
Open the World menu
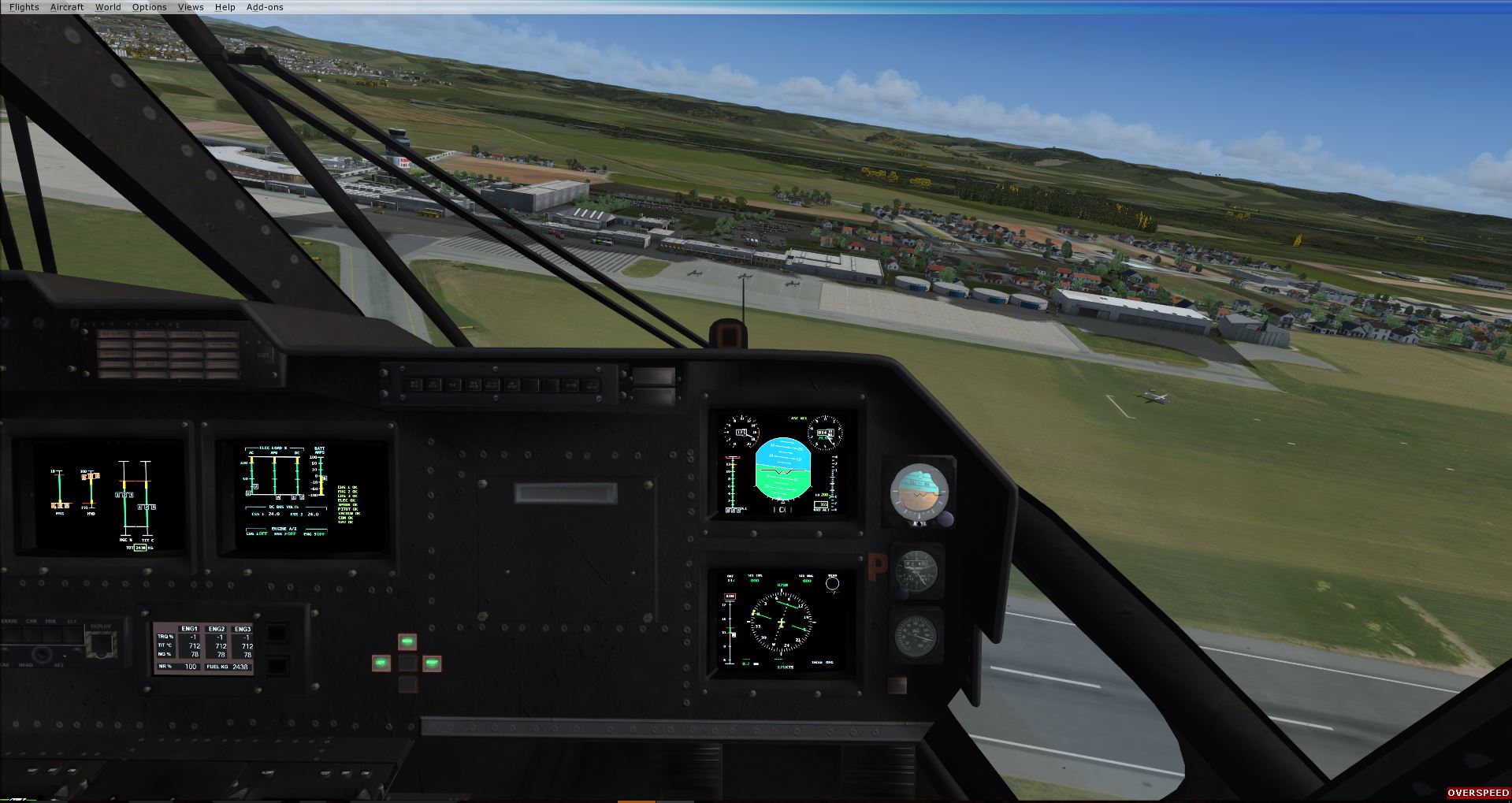[108, 7]
